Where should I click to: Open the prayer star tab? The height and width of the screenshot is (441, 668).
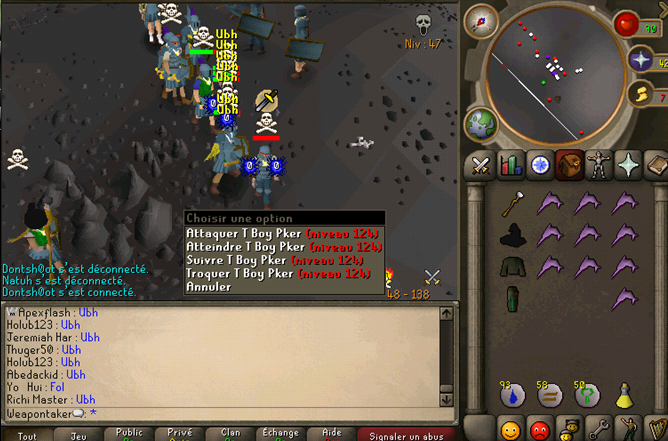628,163
